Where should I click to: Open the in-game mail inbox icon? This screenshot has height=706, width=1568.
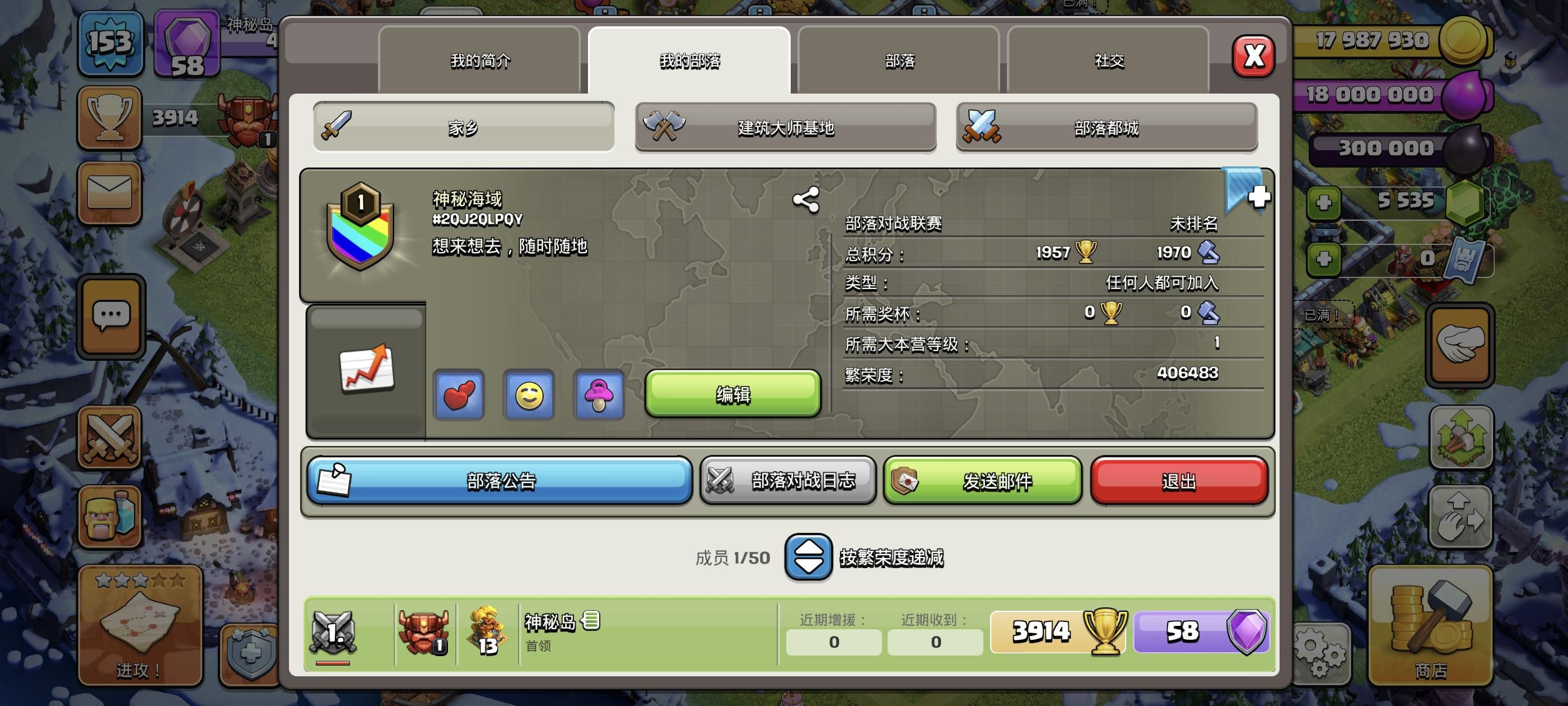pyautogui.click(x=110, y=194)
